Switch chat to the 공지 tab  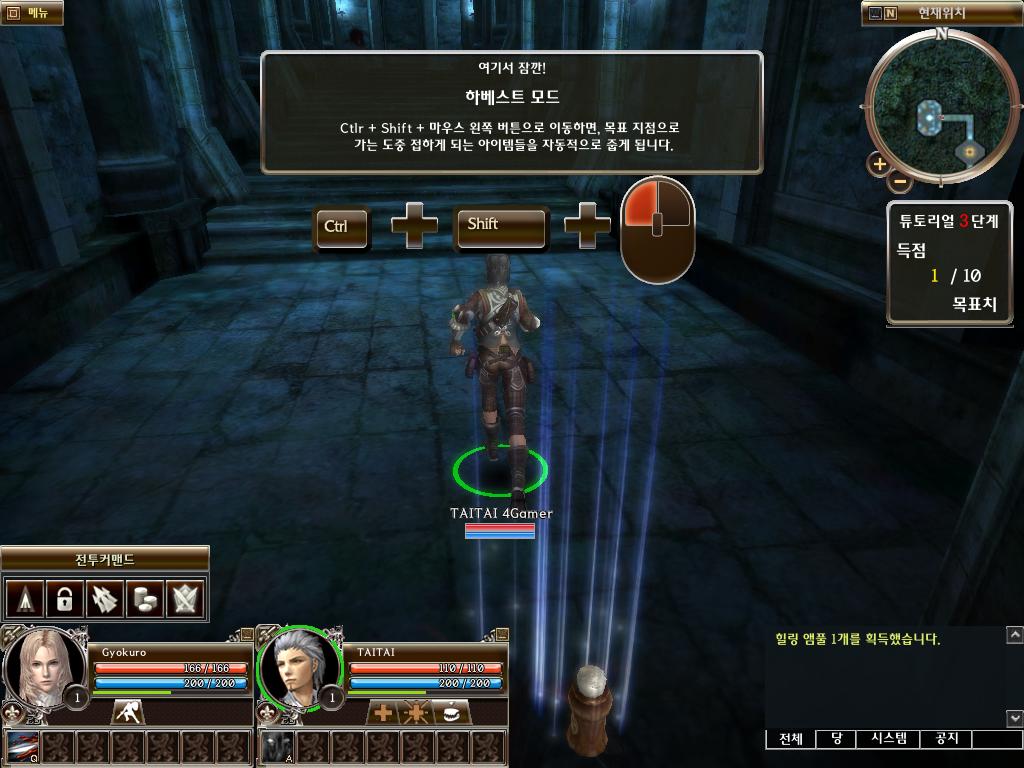pos(946,739)
